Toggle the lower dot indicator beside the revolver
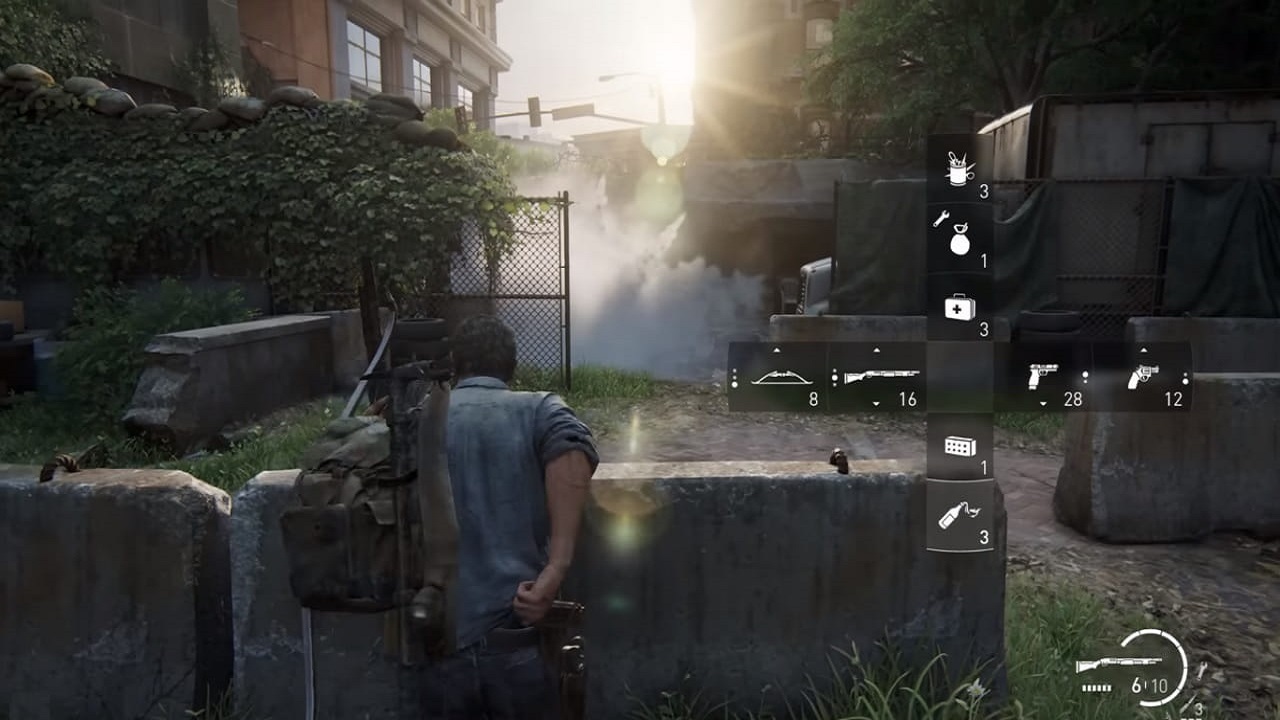The width and height of the screenshot is (1280, 720). pyautogui.click(x=1185, y=381)
